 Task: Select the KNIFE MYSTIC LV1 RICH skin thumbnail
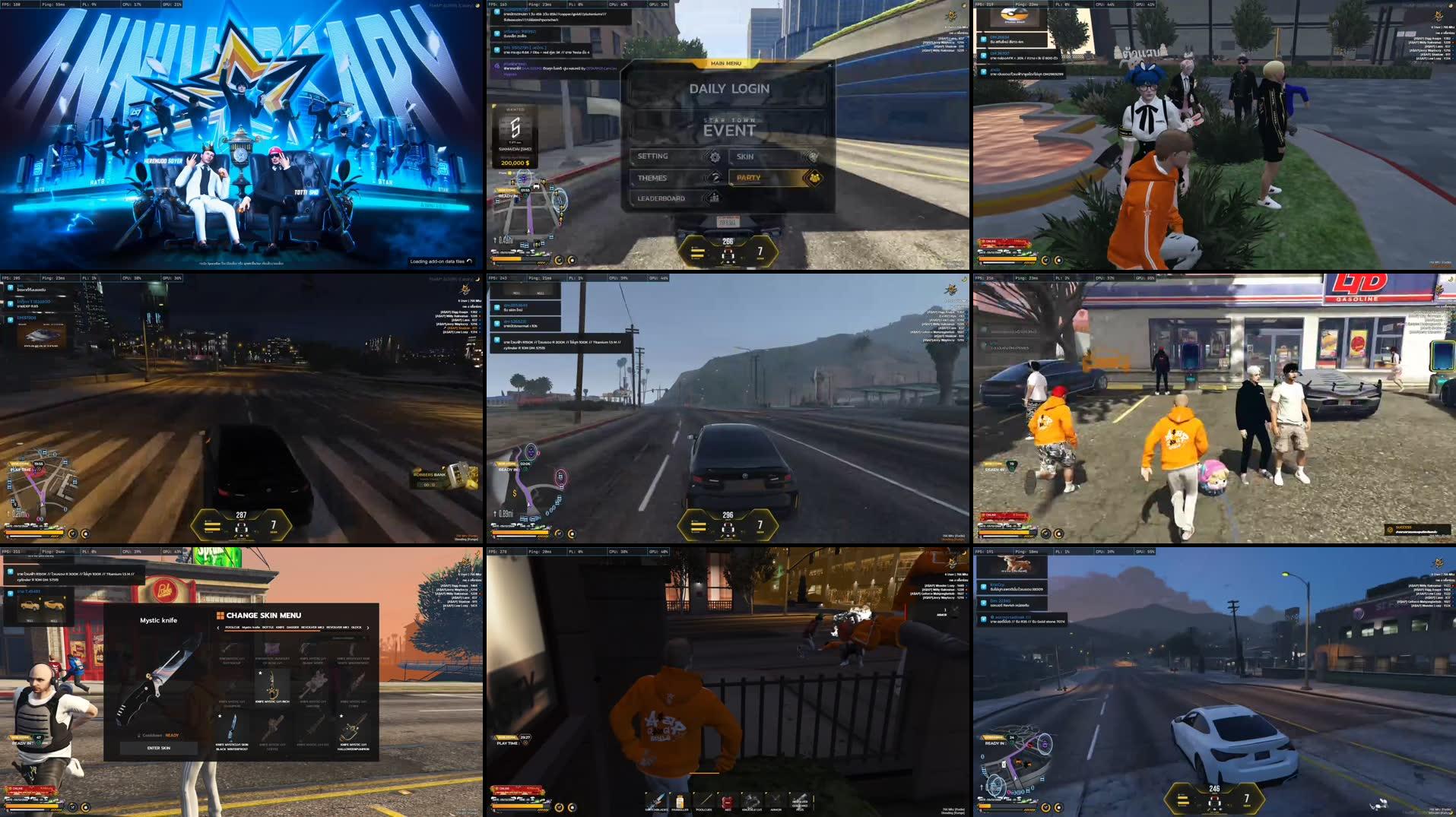coord(272,685)
